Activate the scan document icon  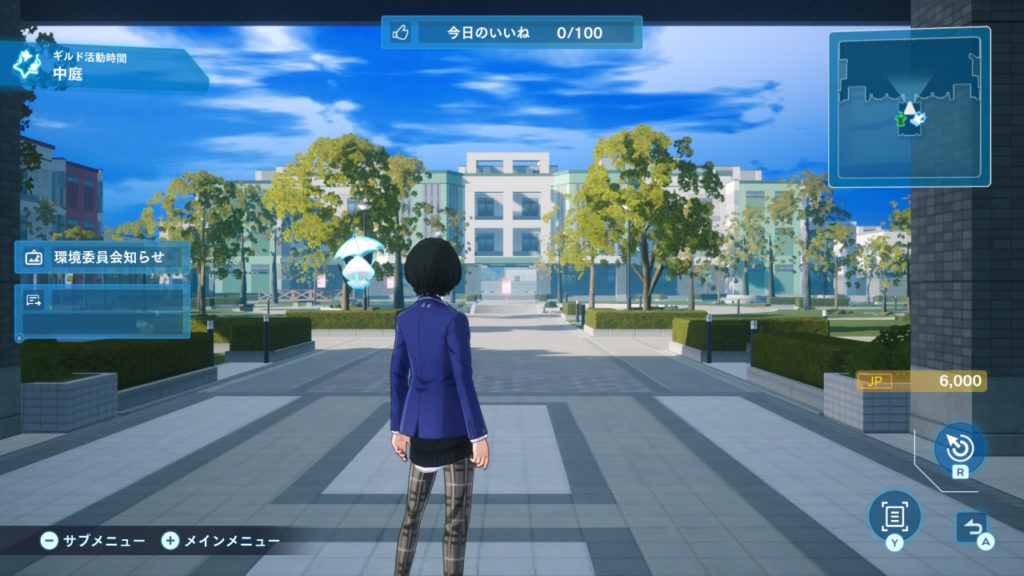coord(894,516)
